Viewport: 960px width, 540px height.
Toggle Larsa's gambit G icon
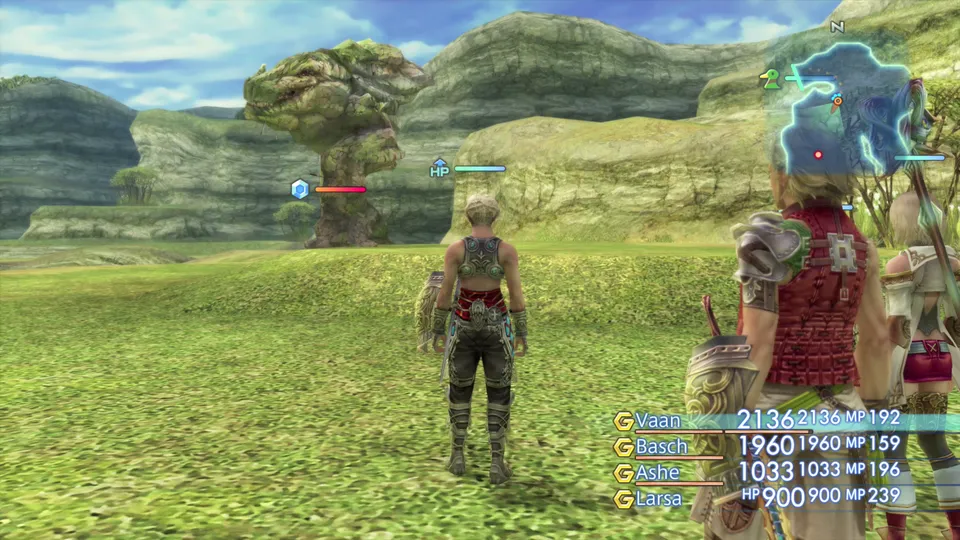tap(624, 498)
